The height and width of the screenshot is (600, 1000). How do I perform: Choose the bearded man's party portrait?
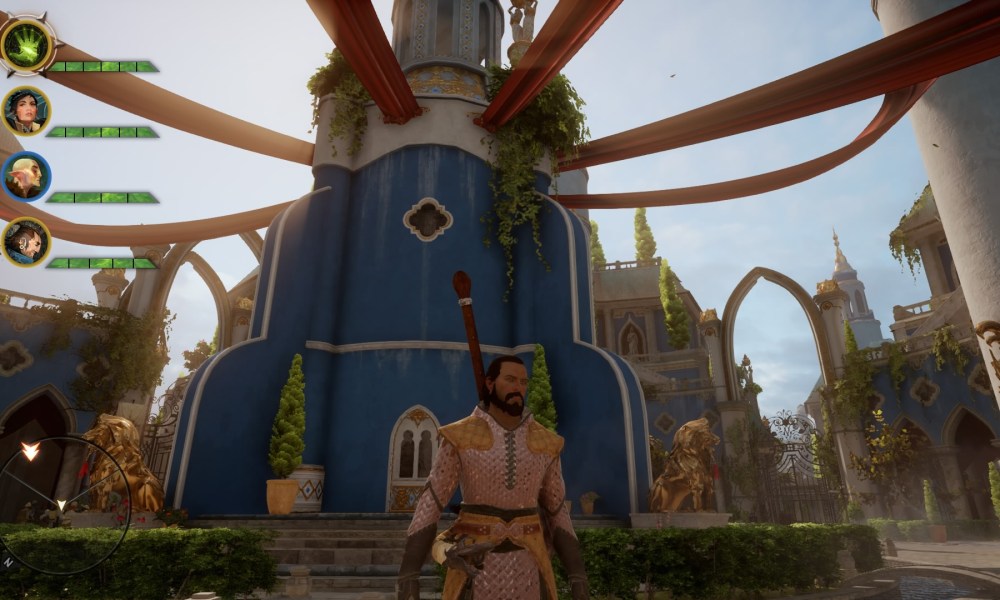(26, 242)
